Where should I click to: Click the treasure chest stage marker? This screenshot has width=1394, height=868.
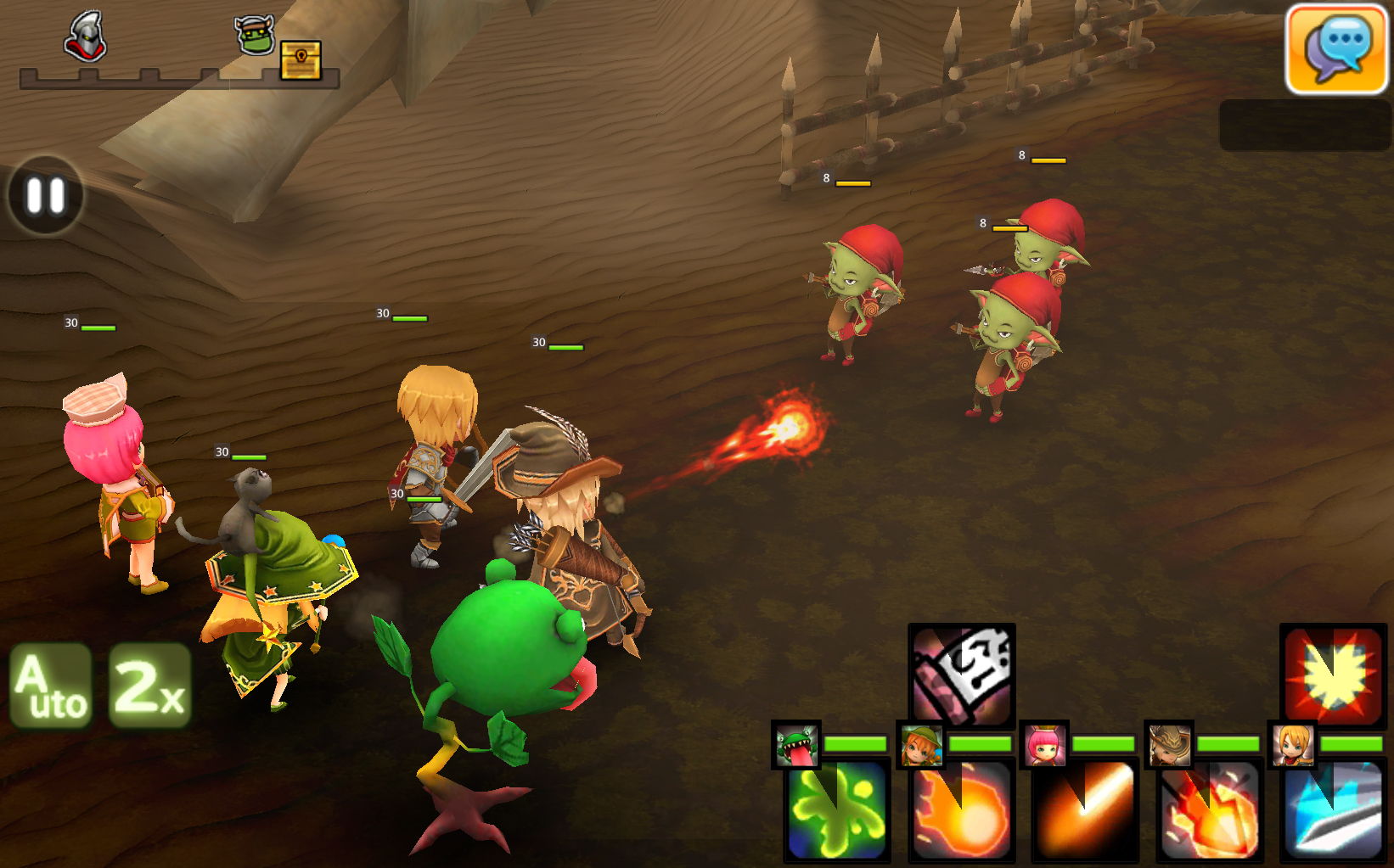point(301,59)
